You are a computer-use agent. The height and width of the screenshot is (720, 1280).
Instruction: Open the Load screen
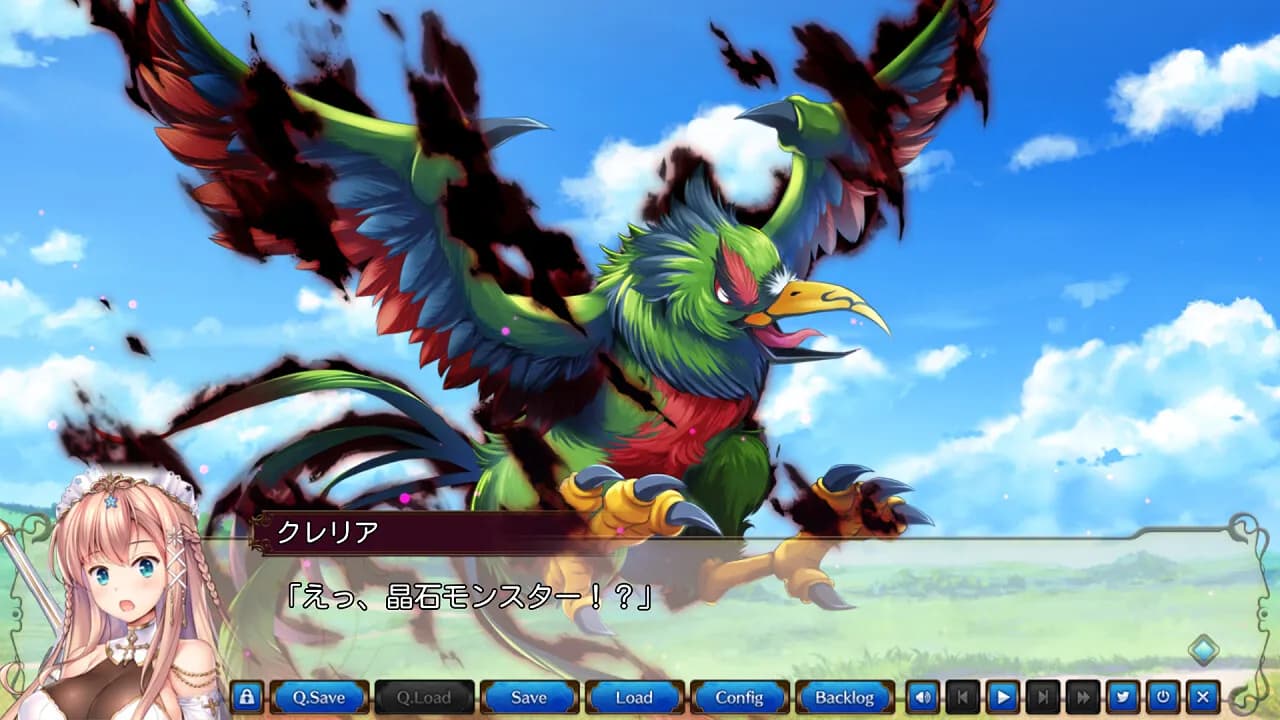click(x=636, y=697)
